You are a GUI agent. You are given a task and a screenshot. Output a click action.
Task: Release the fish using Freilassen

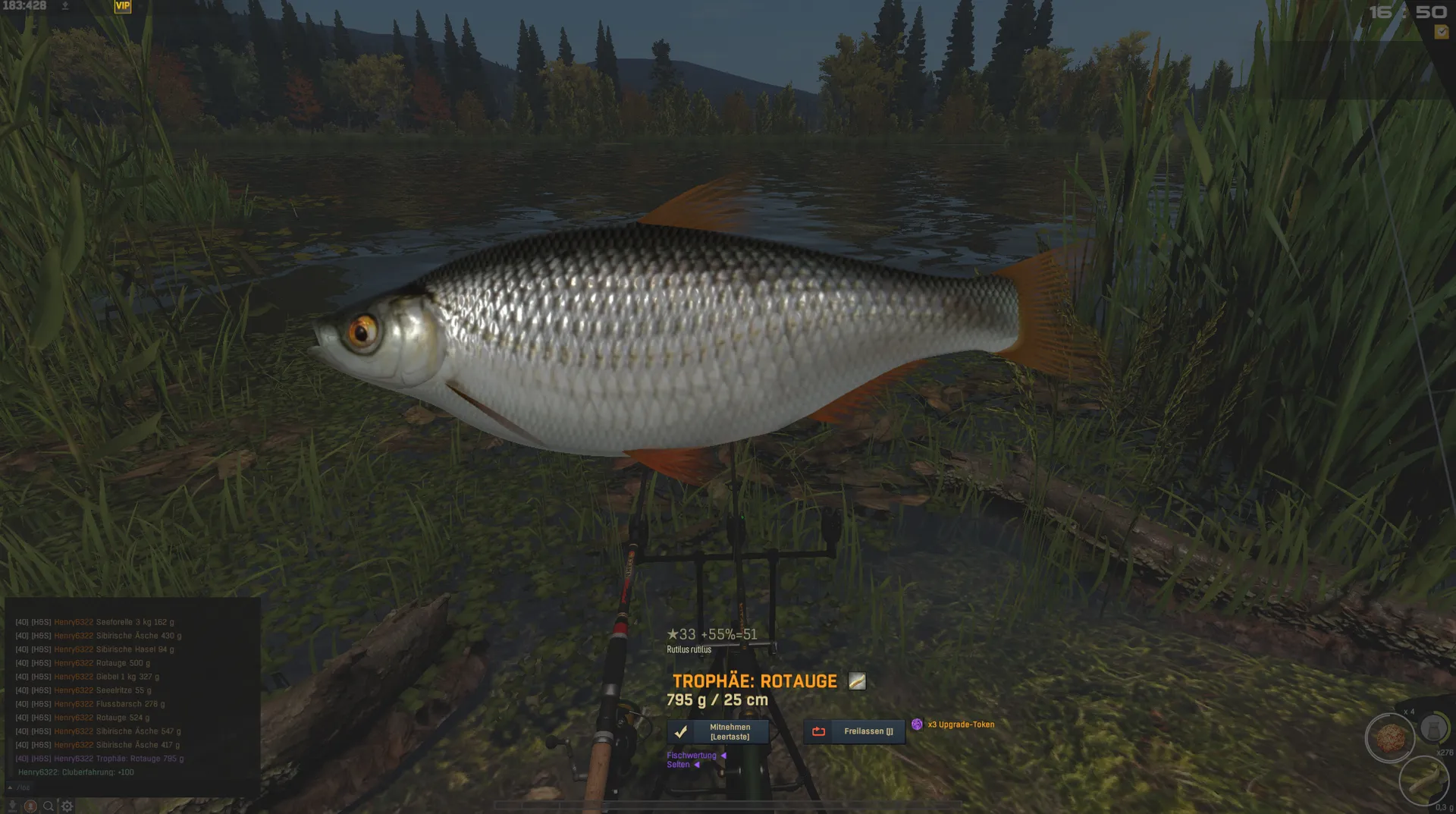coord(854,732)
